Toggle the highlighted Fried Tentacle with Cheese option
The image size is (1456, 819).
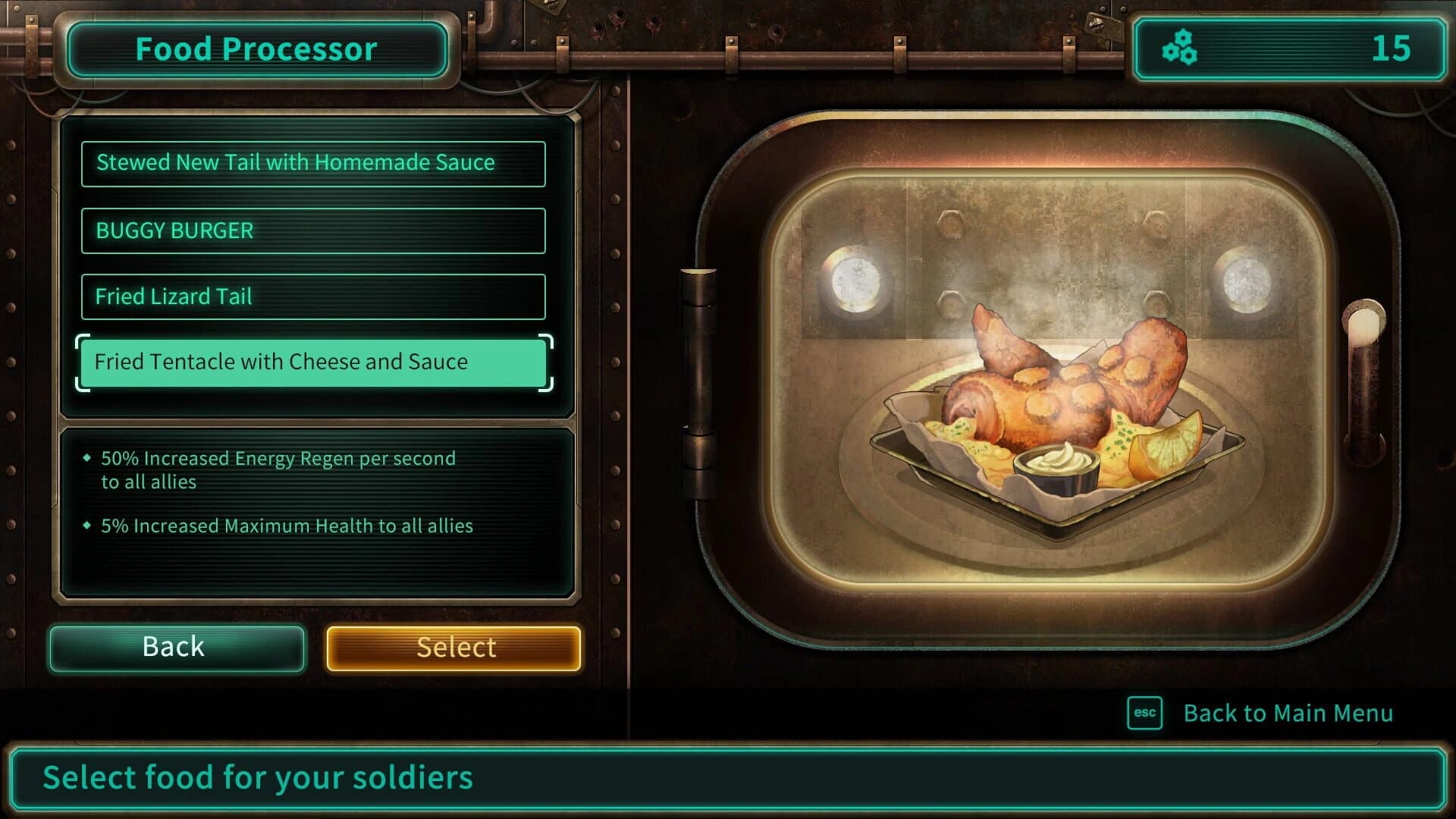click(x=313, y=362)
